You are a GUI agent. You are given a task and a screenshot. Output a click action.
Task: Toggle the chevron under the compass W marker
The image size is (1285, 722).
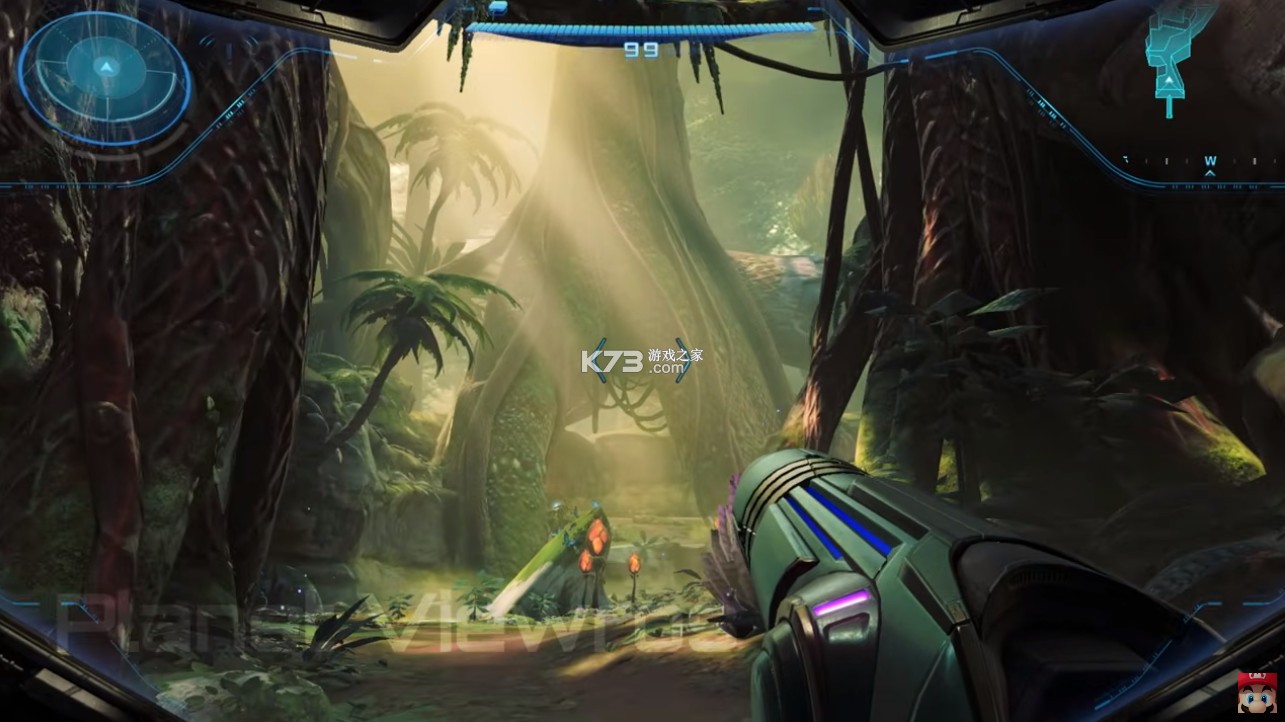(x=1210, y=174)
